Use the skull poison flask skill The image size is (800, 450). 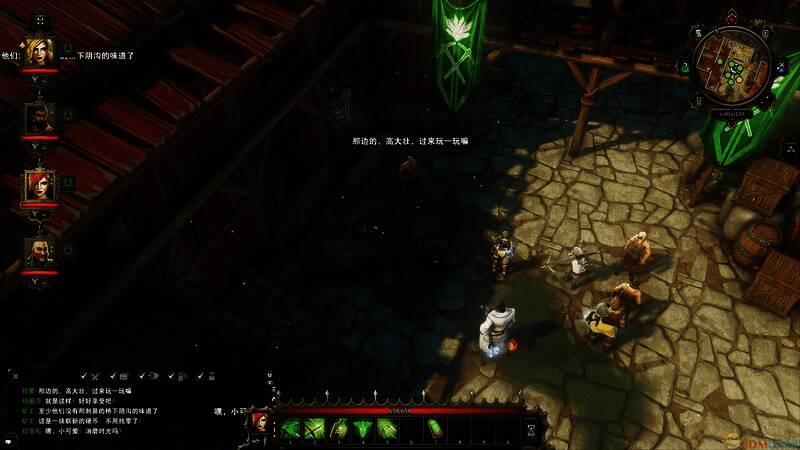(340, 428)
